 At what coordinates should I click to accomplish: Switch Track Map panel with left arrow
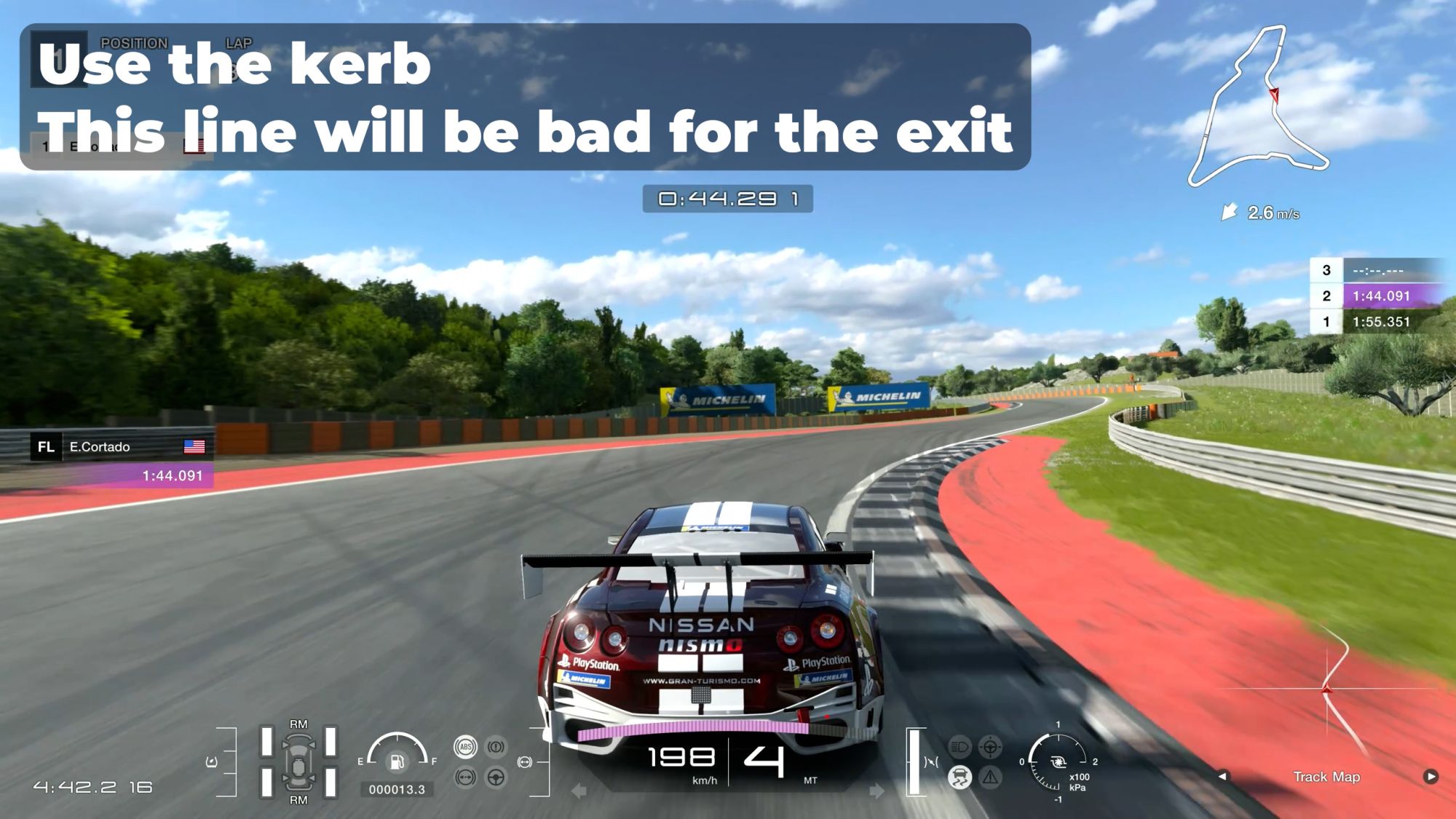tap(1223, 776)
